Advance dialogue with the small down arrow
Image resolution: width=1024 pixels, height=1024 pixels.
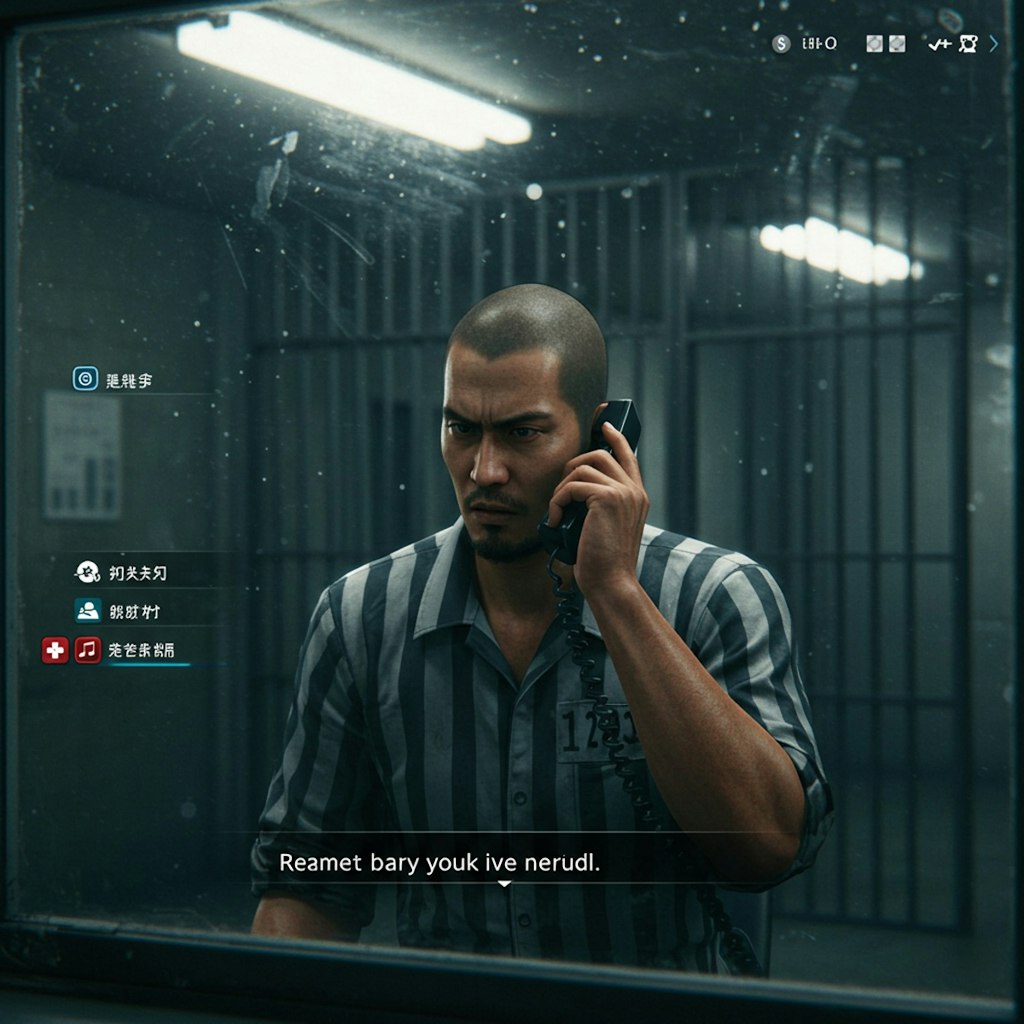pos(504,884)
